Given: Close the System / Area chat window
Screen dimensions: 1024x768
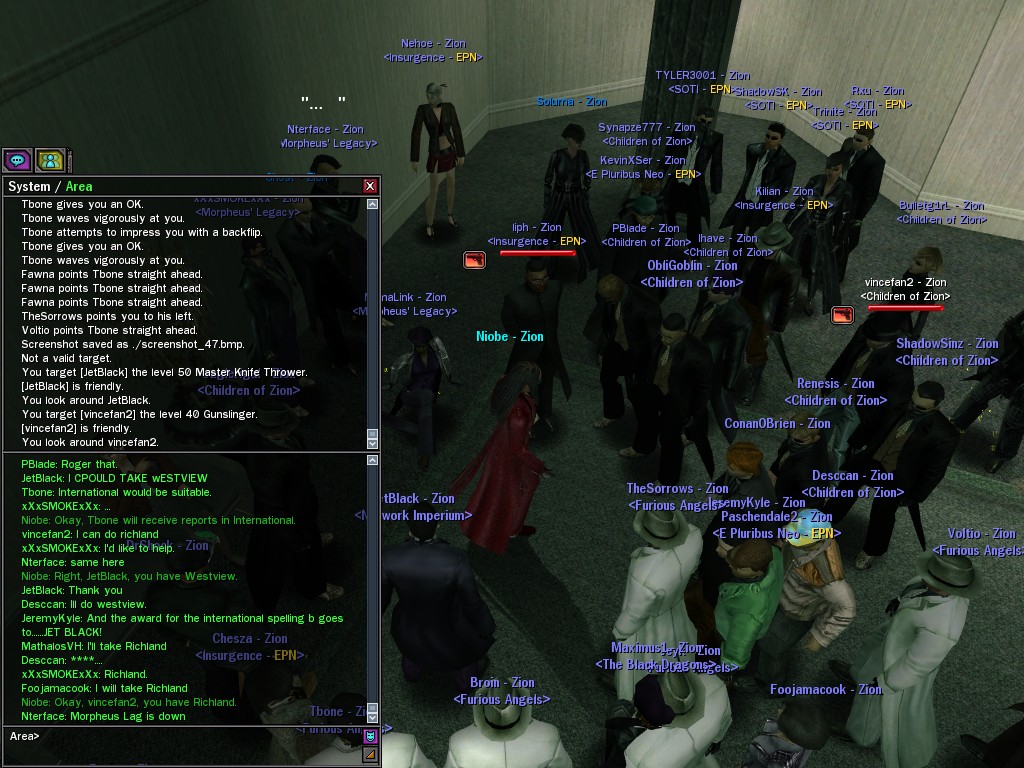Looking at the screenshot, I should [x=370, y=186].
